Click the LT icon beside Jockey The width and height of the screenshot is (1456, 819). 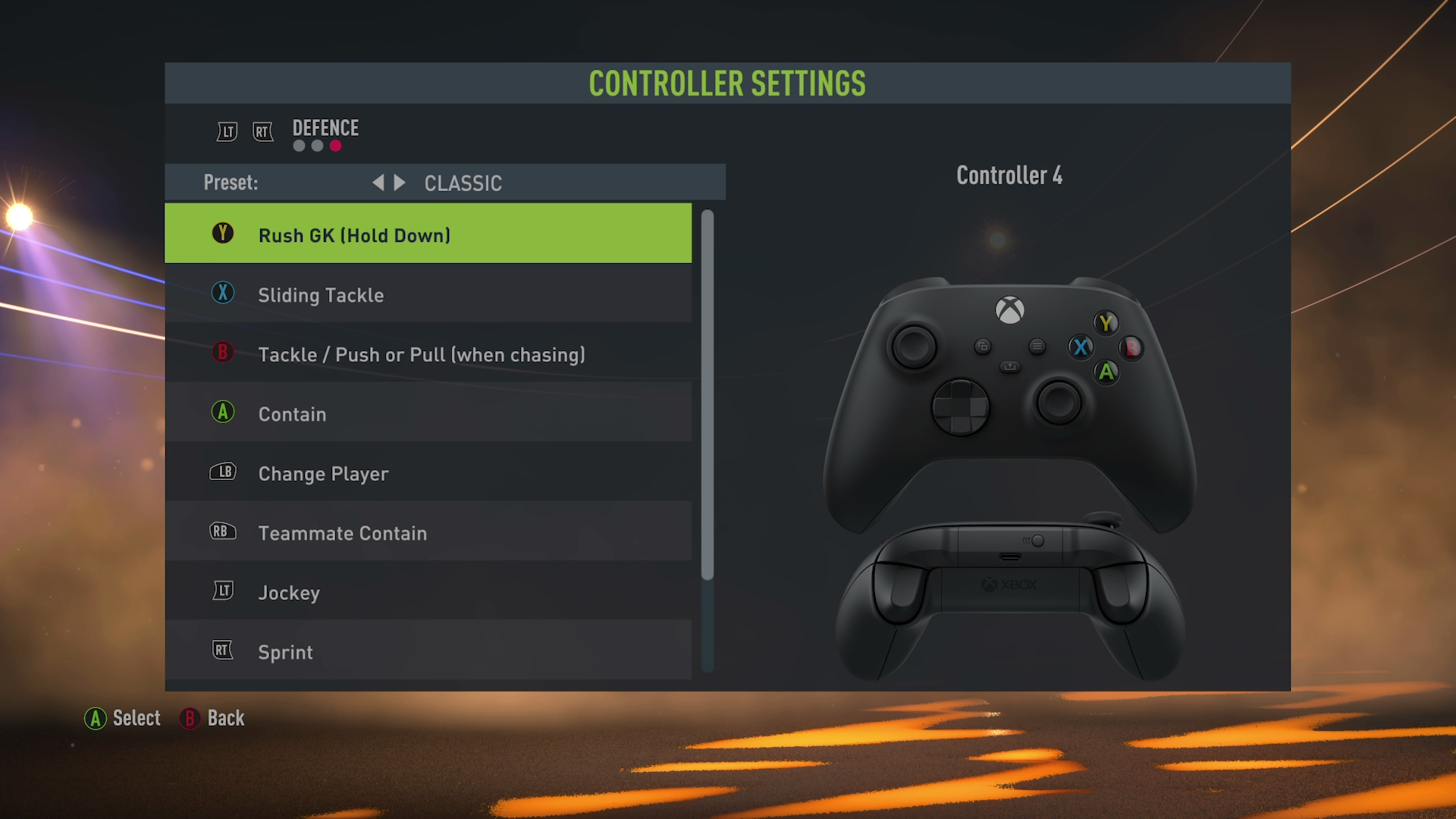coord(222,591)
